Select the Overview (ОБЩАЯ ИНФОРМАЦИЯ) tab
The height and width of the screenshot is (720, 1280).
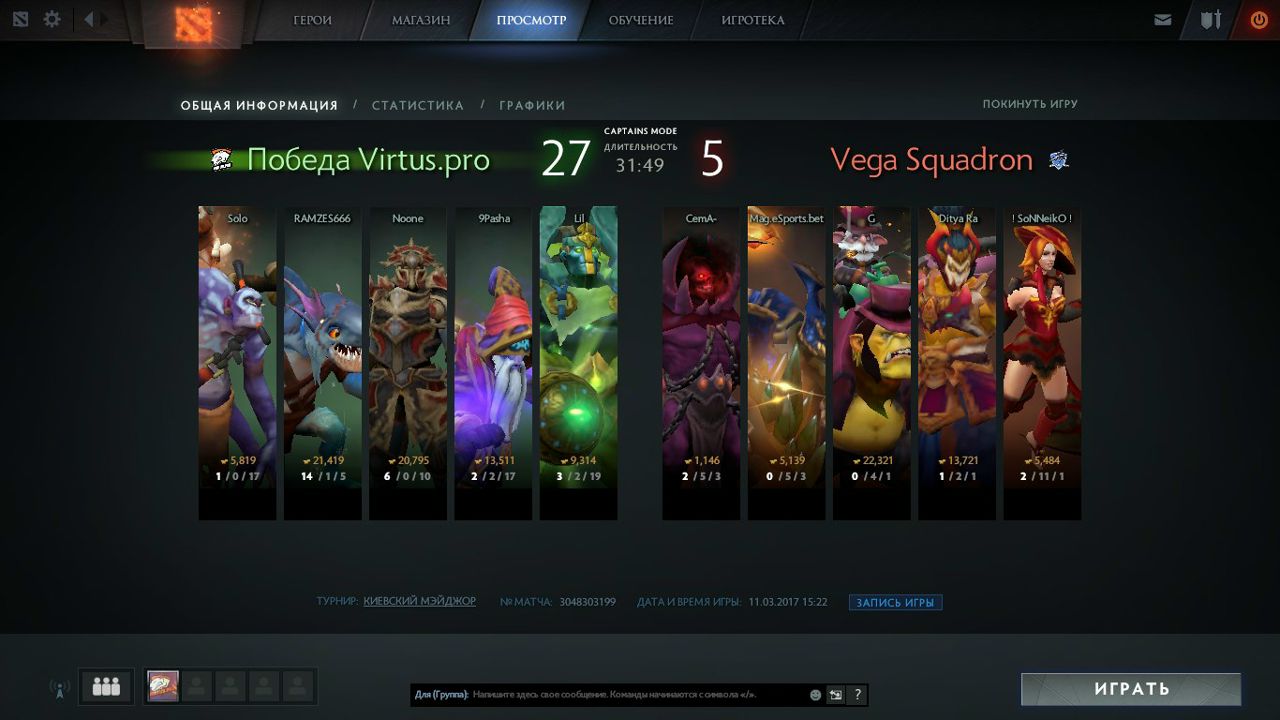click(259, 105)
